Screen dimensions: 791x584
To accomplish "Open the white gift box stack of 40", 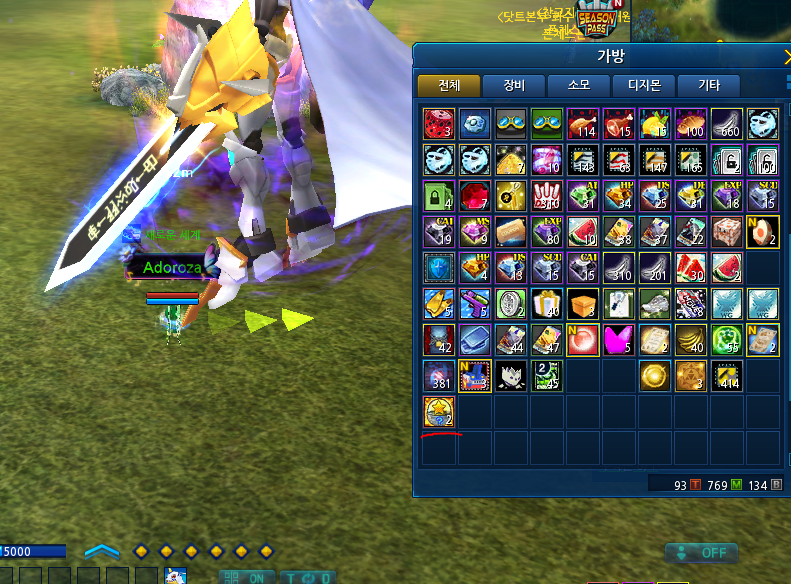I will click(x=548, y=303).
